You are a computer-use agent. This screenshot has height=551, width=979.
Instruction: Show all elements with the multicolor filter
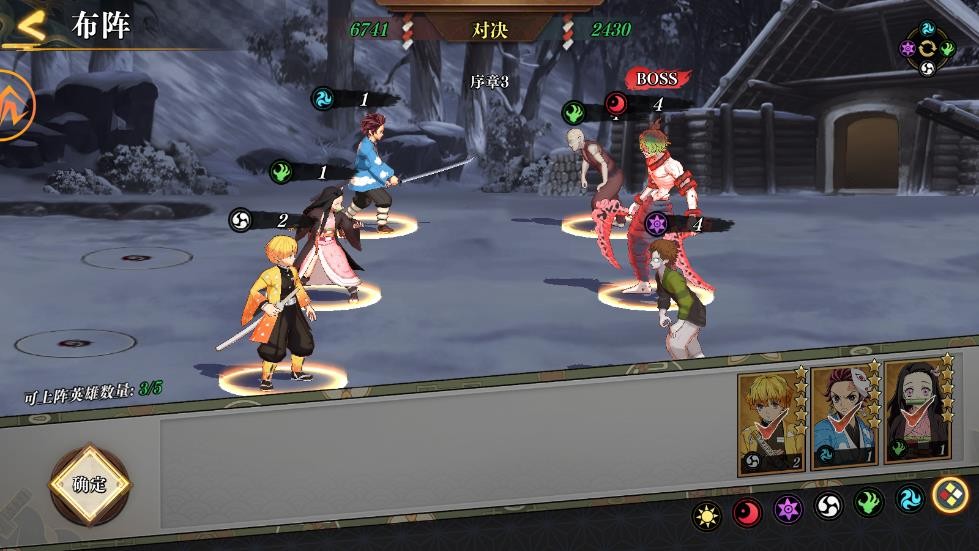[949, 494]
